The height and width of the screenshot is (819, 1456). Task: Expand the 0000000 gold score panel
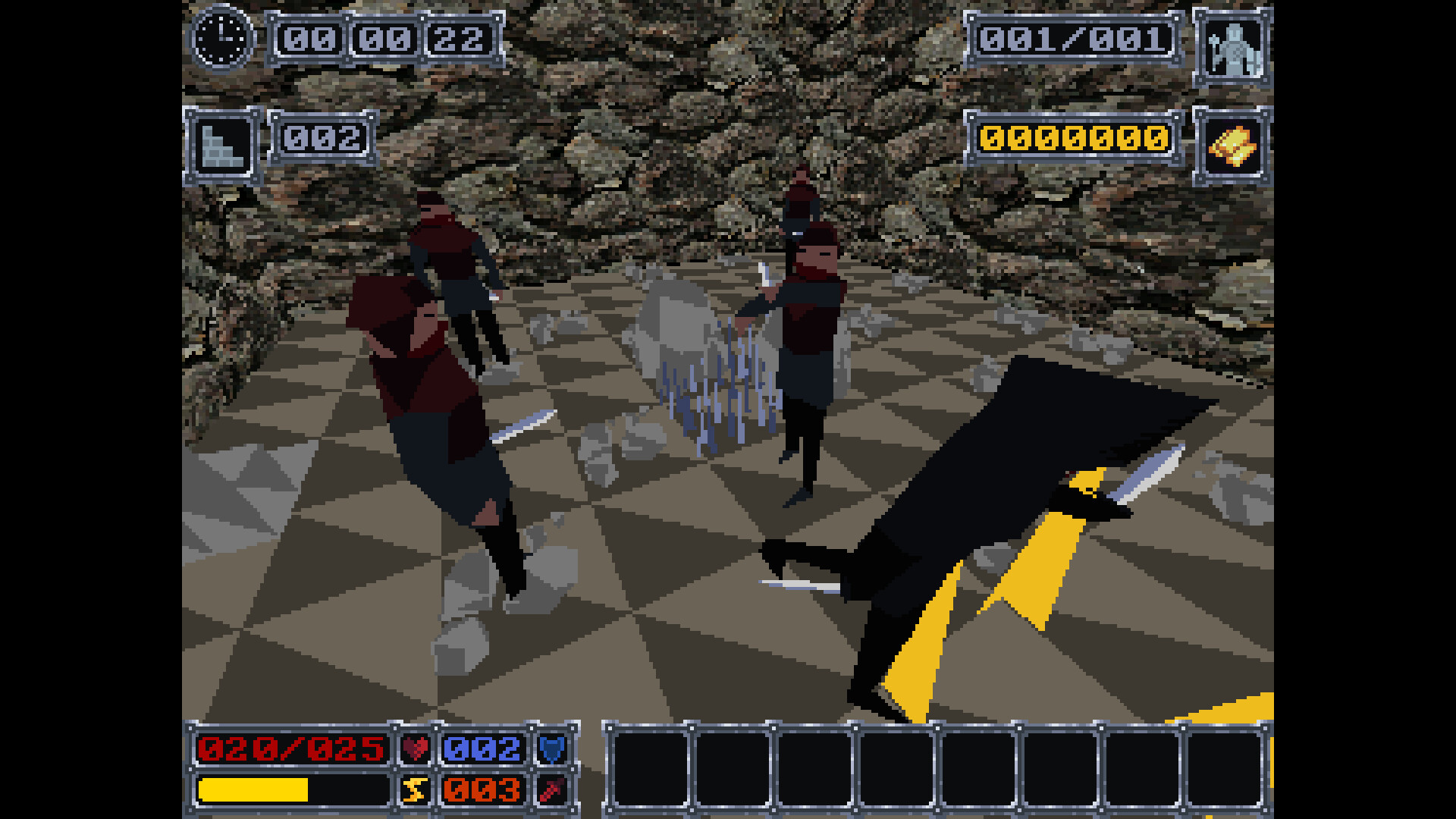pos(1073,139)
